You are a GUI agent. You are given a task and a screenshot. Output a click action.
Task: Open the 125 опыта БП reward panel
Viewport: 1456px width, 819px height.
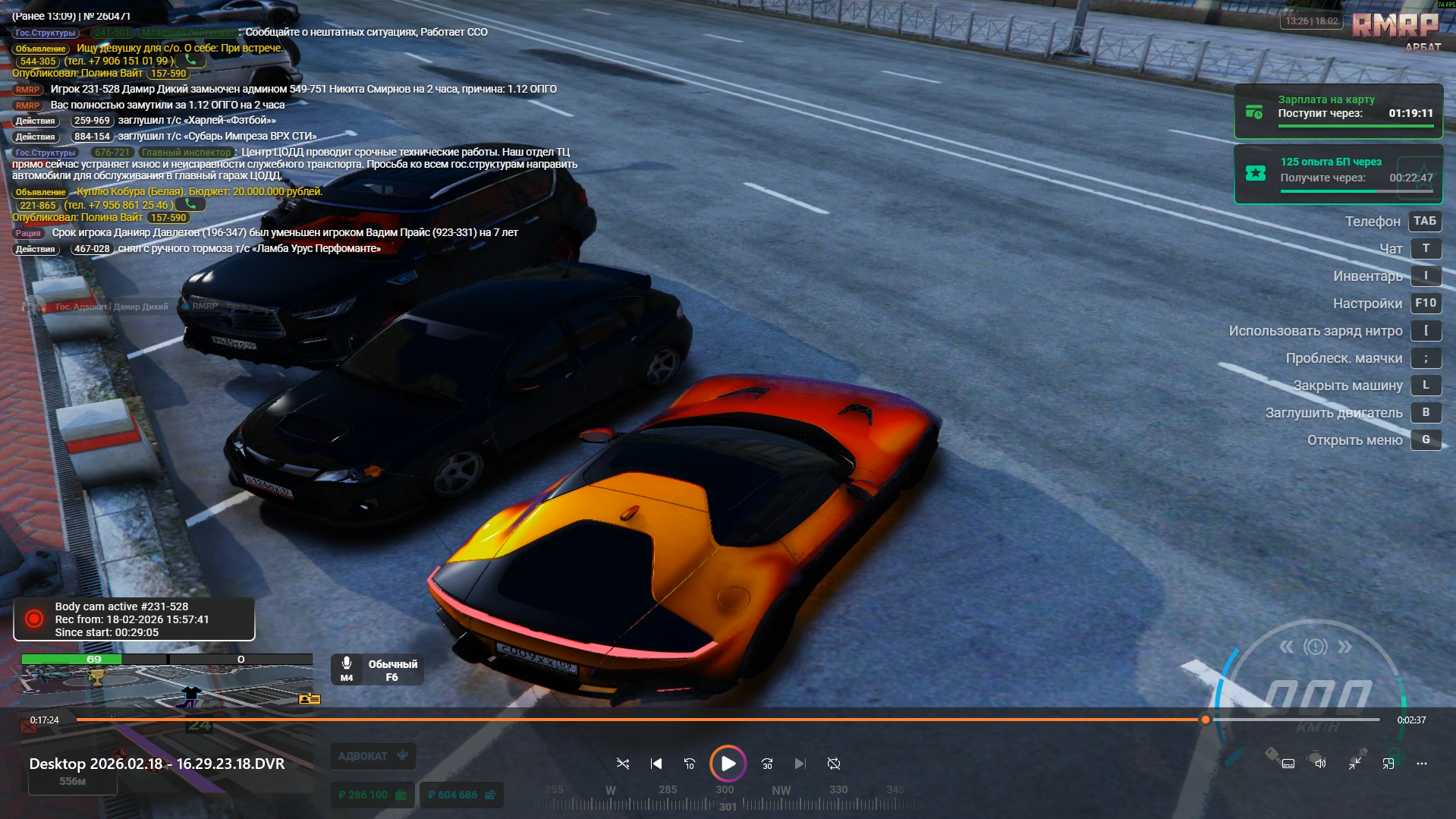pos(1338,173)
